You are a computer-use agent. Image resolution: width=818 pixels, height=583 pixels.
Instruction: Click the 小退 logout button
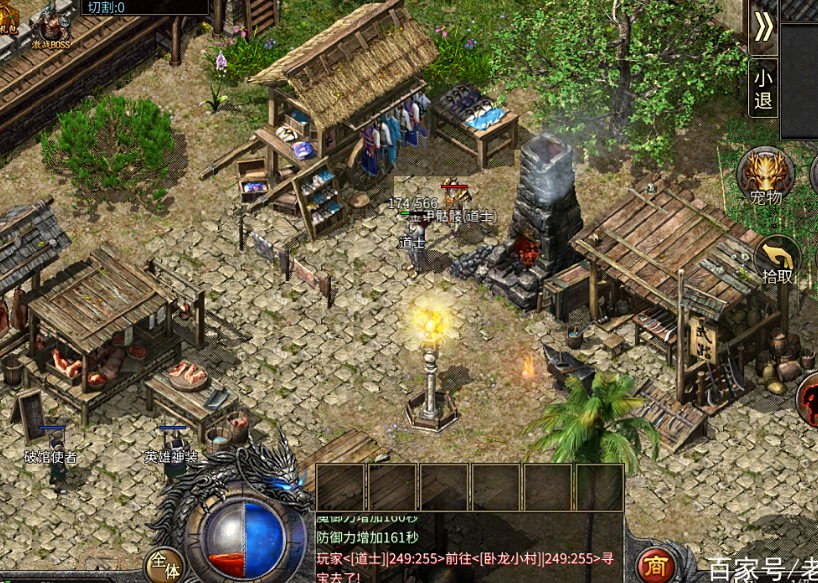763,88
